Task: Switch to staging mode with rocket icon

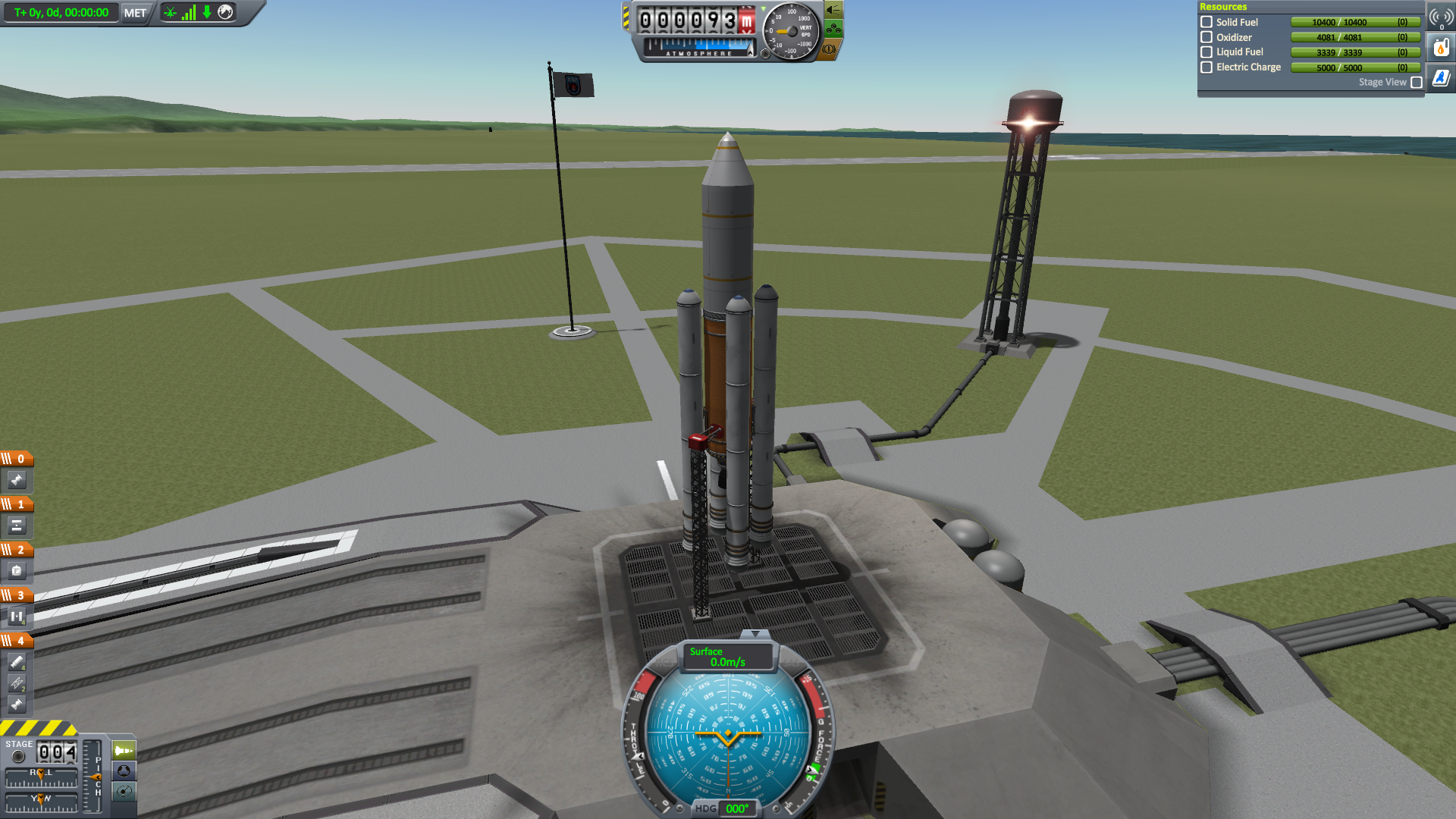Action: click(x=124, y=751)
